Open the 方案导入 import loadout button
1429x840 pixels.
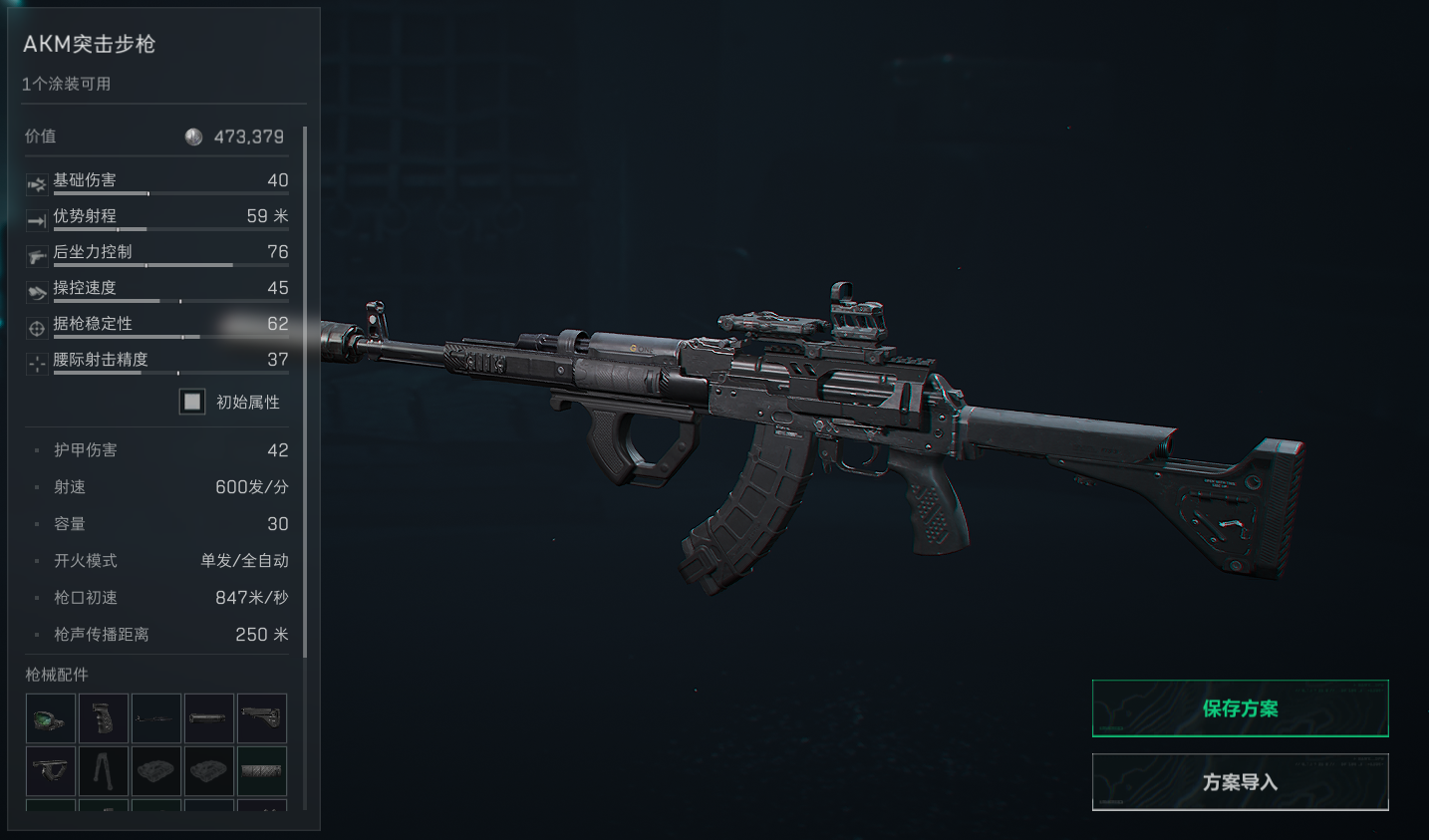pyautogui.click(x=1240, y=782)
